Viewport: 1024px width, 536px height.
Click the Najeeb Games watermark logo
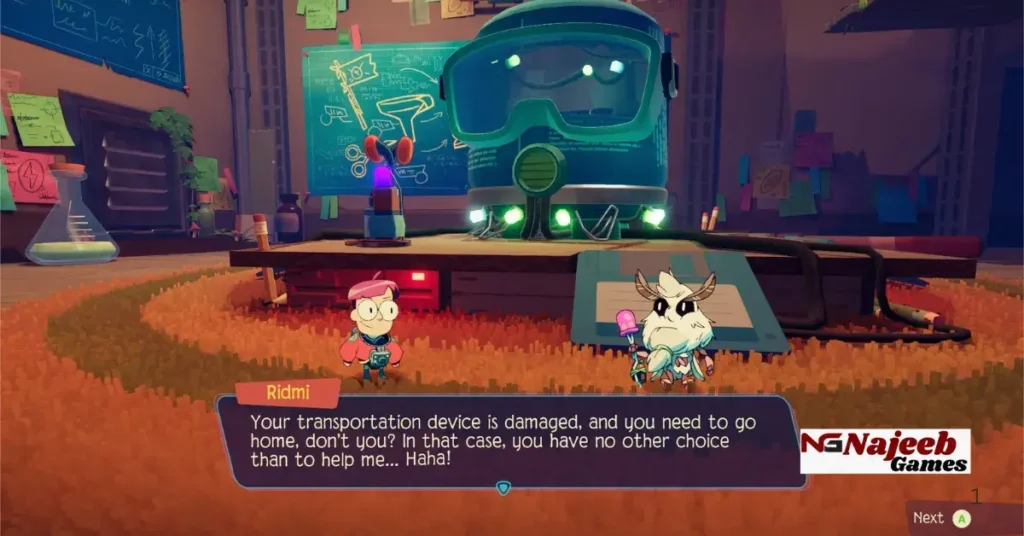885,451
